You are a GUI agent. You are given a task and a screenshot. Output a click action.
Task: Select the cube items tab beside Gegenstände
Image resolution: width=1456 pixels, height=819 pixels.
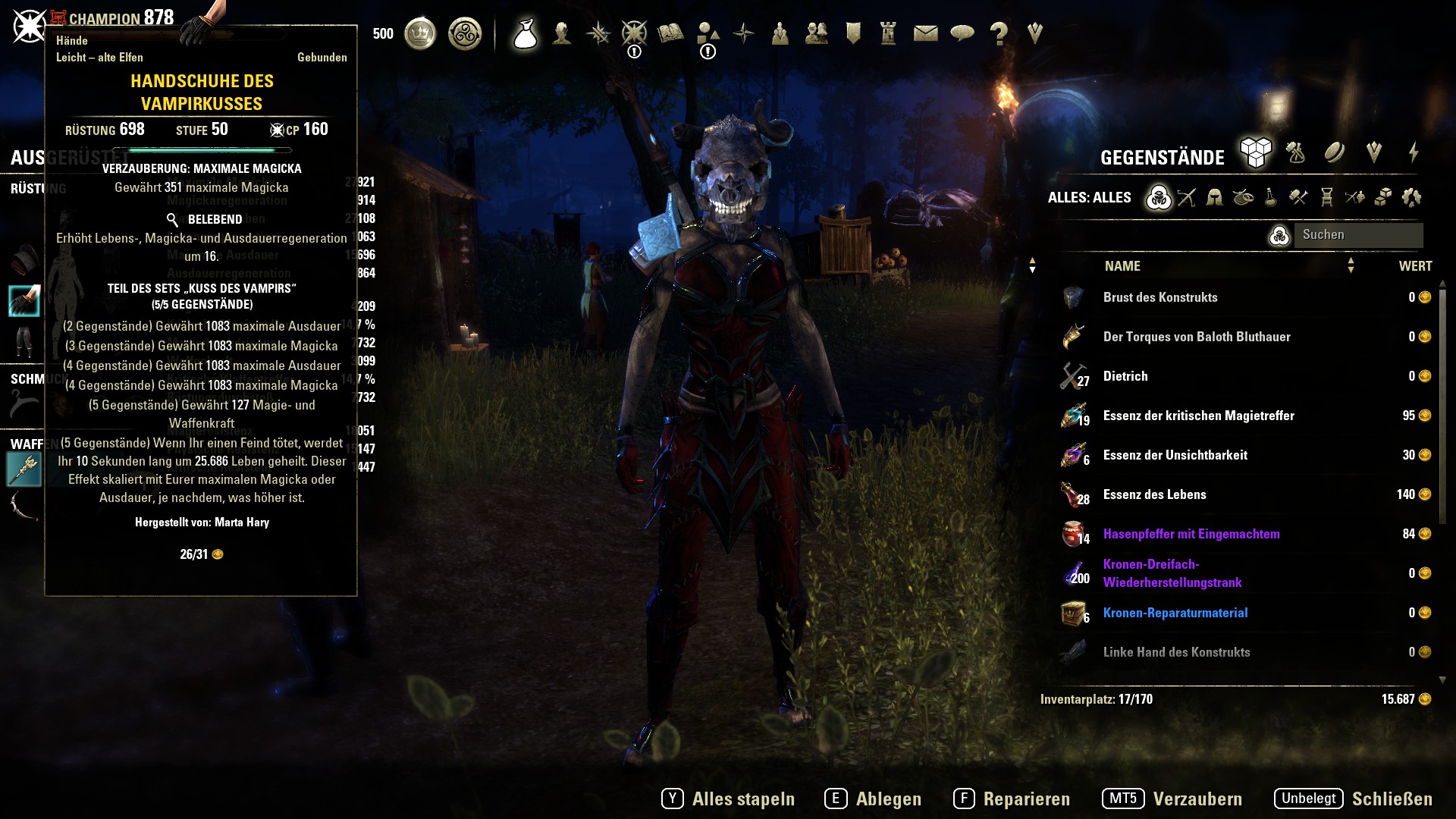point(1255,152)
